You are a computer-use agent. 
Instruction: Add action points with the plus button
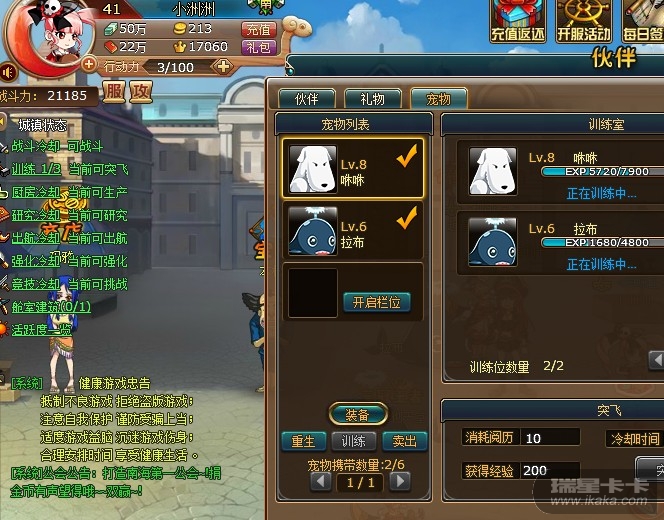click(223, 66)
